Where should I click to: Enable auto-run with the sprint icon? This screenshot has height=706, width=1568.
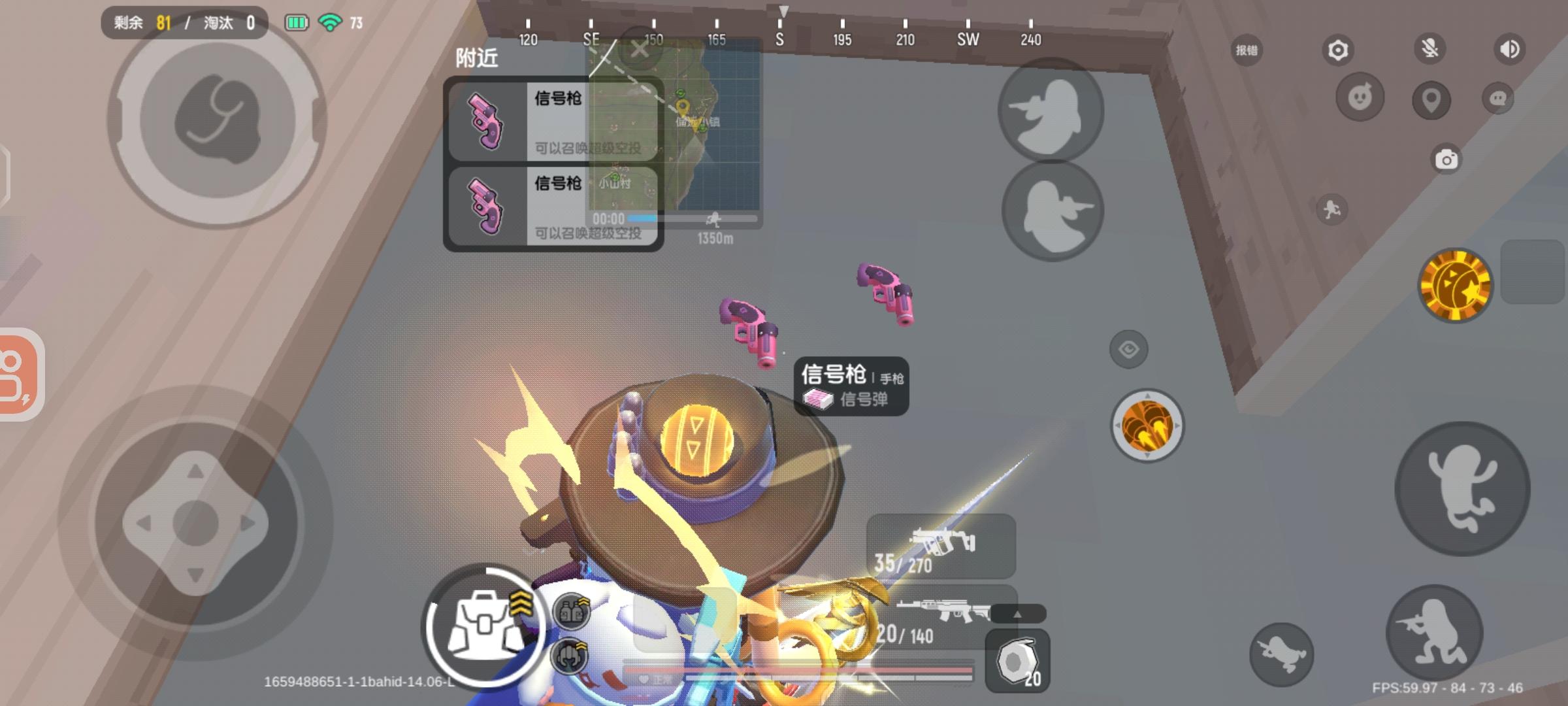point(1332,209)
